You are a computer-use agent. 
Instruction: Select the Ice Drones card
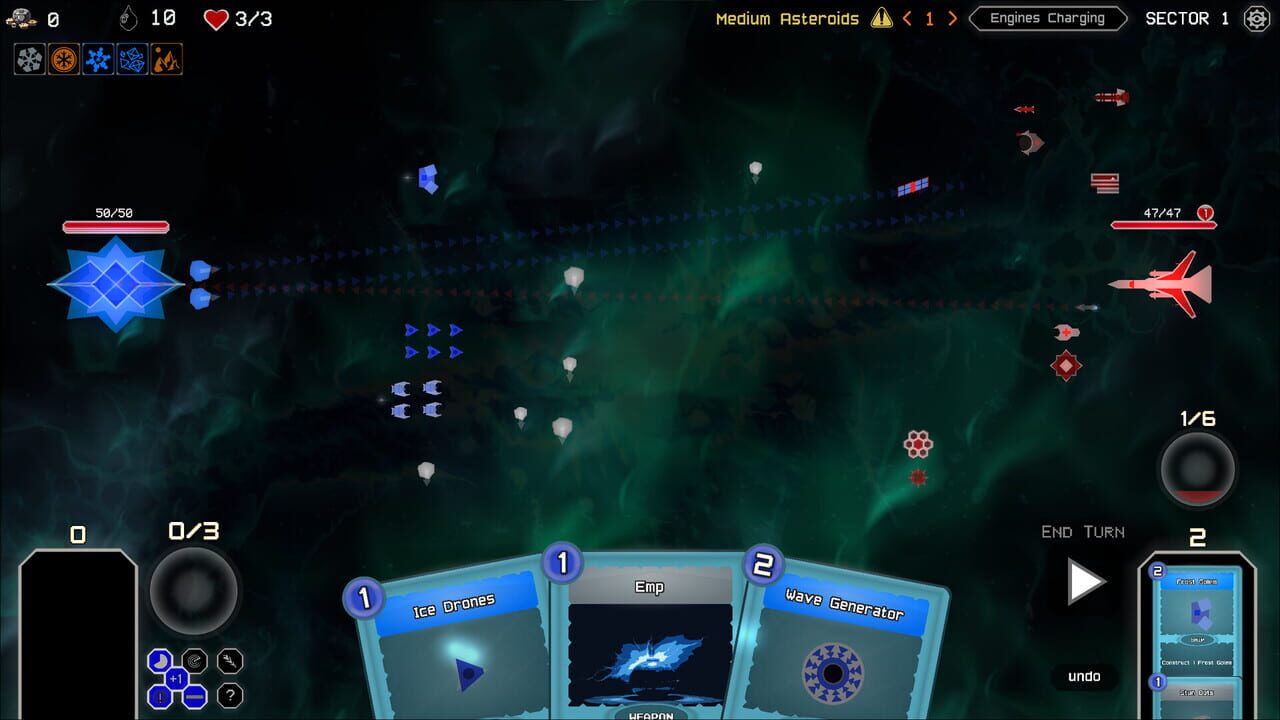pos(455,650)
